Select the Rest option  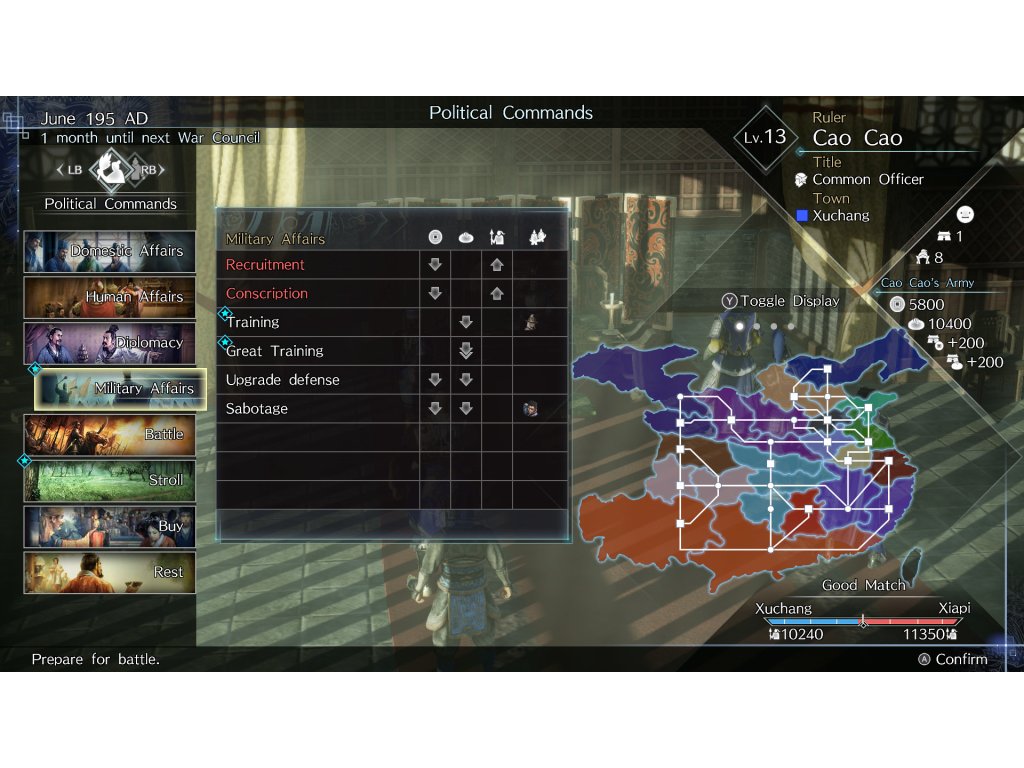click(x=110, y=573)
